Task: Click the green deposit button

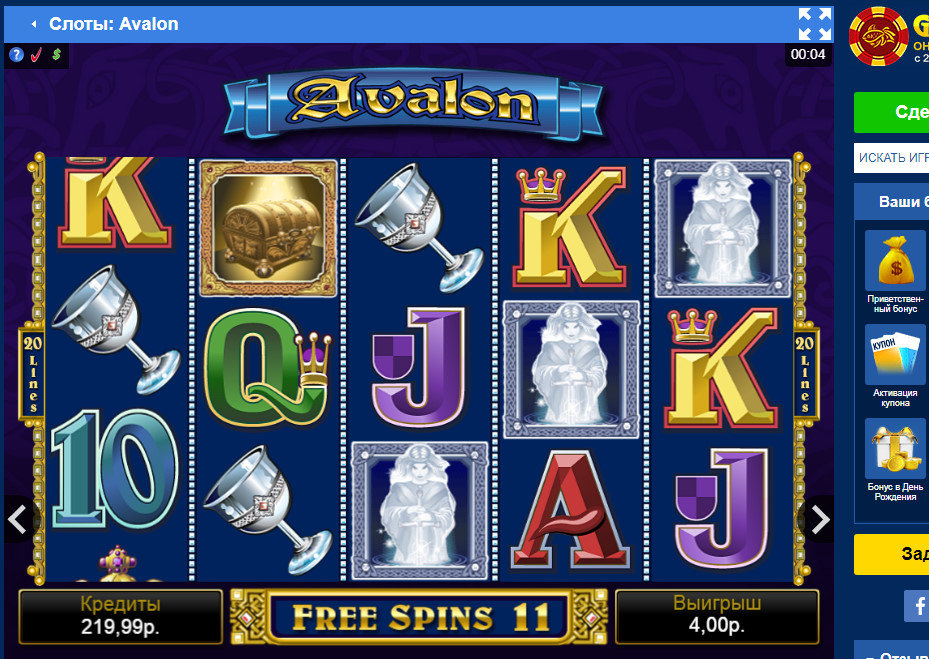Action: point(892,112)
